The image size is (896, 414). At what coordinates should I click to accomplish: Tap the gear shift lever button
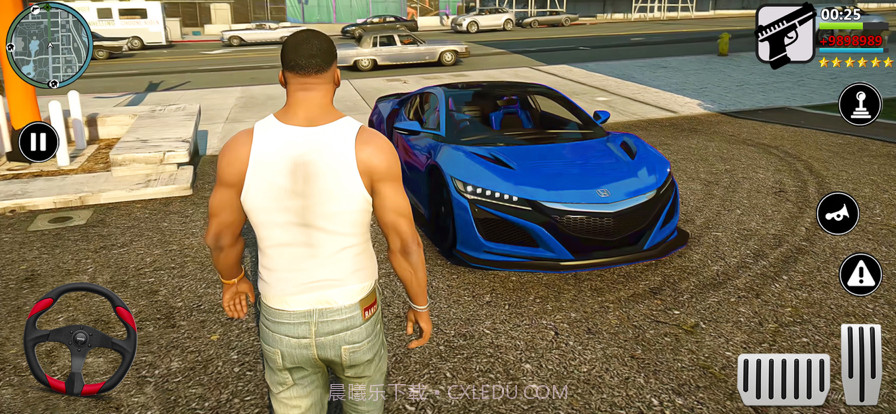859,105
